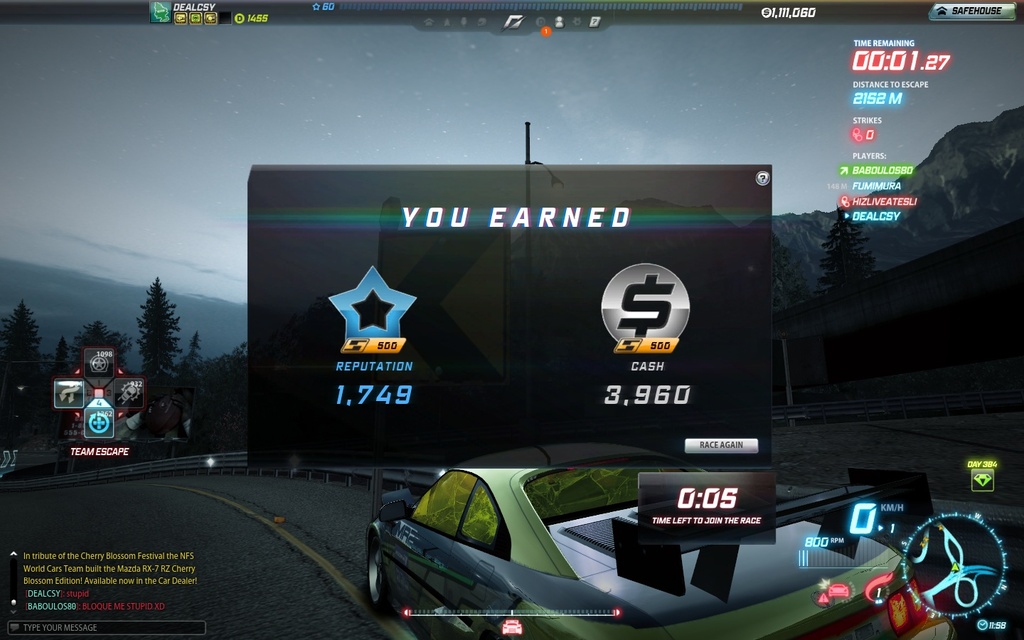Activate the blue emergency evade powerup
Image resolution: width=1024 pixels, height=640 pixels.
point(98,423)
